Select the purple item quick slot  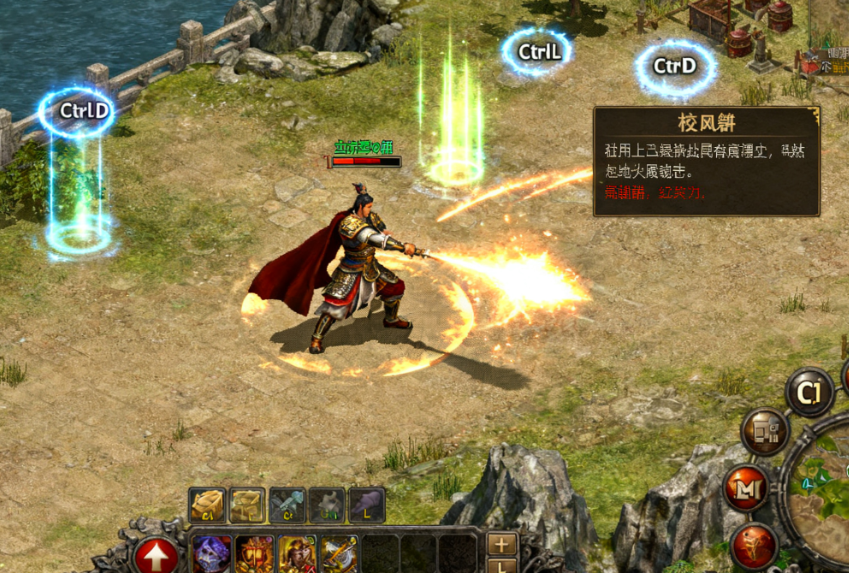367,504
